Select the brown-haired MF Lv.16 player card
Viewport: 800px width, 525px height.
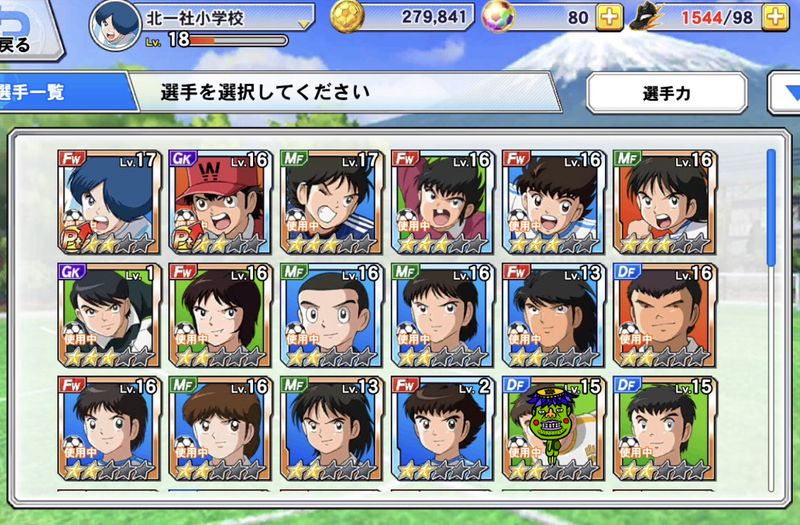click(x=215, y=428)
